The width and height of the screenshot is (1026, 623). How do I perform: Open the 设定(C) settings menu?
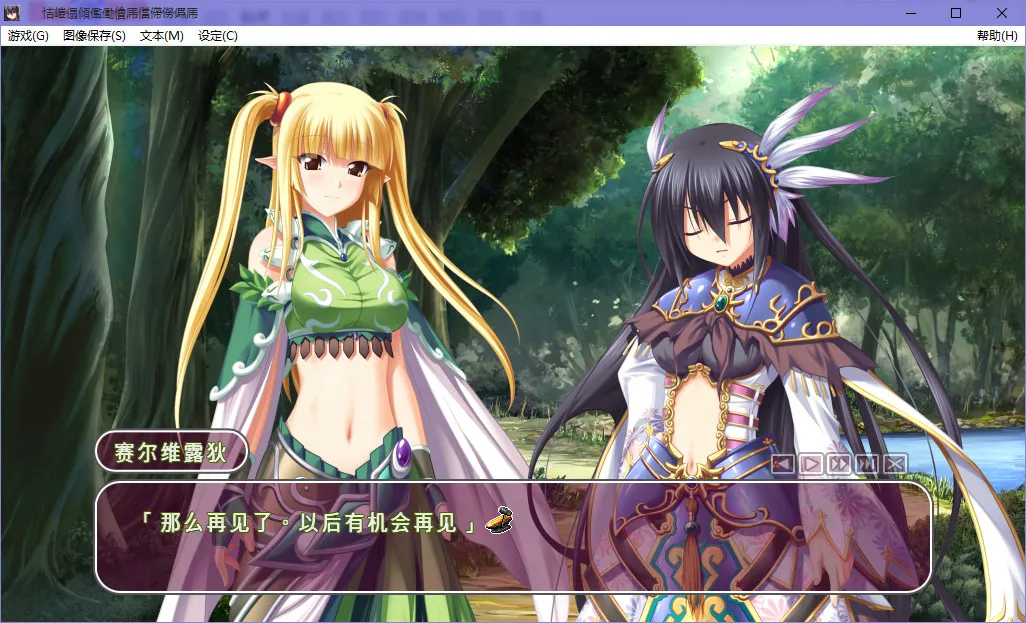[x=218, y=36]
